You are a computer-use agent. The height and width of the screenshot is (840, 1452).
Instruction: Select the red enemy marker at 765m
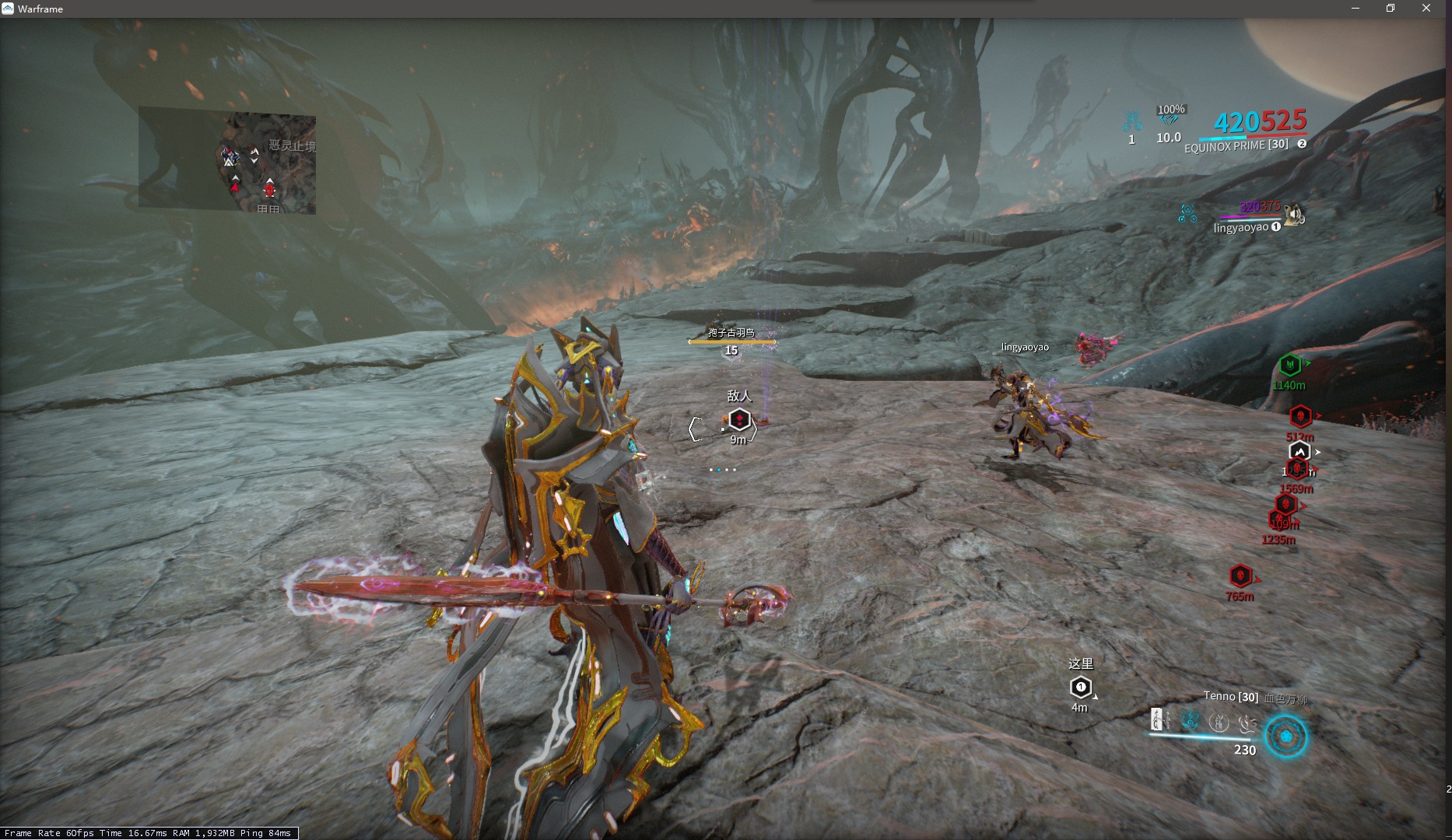[1240, 576]
